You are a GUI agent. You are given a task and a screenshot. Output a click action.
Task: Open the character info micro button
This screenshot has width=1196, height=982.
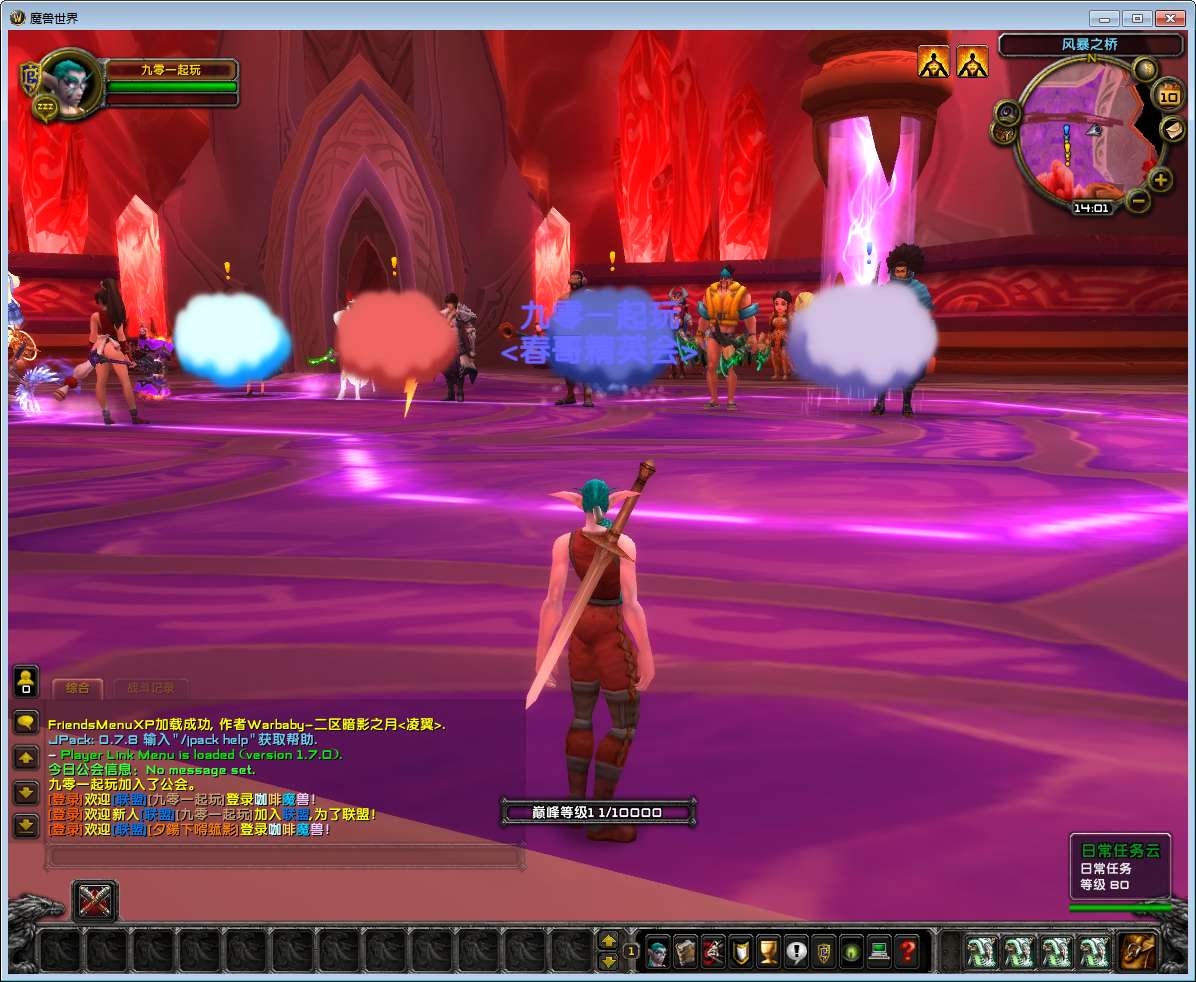[x=657, y=950]
